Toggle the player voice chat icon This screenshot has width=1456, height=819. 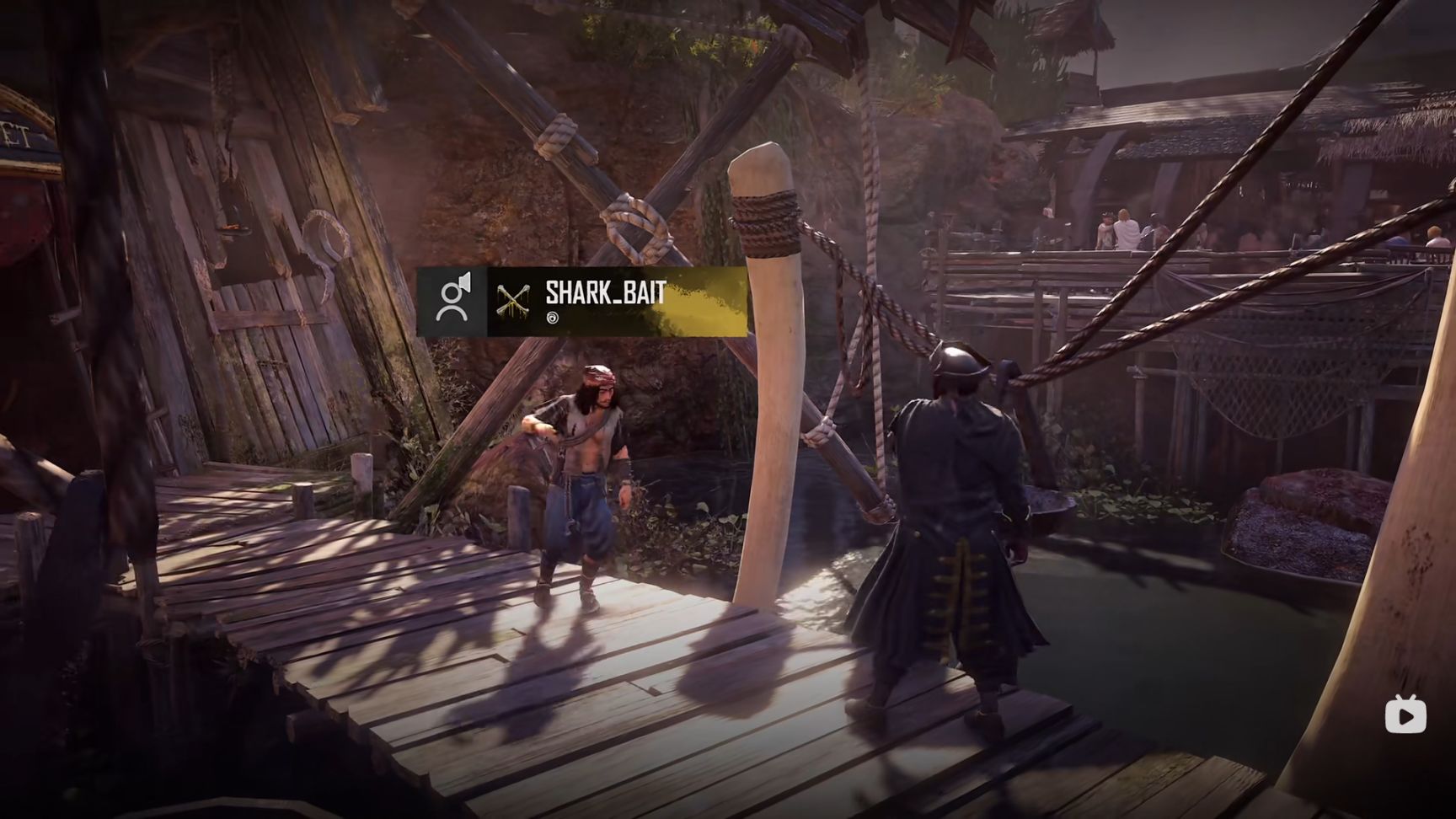[x=452, y=301]
